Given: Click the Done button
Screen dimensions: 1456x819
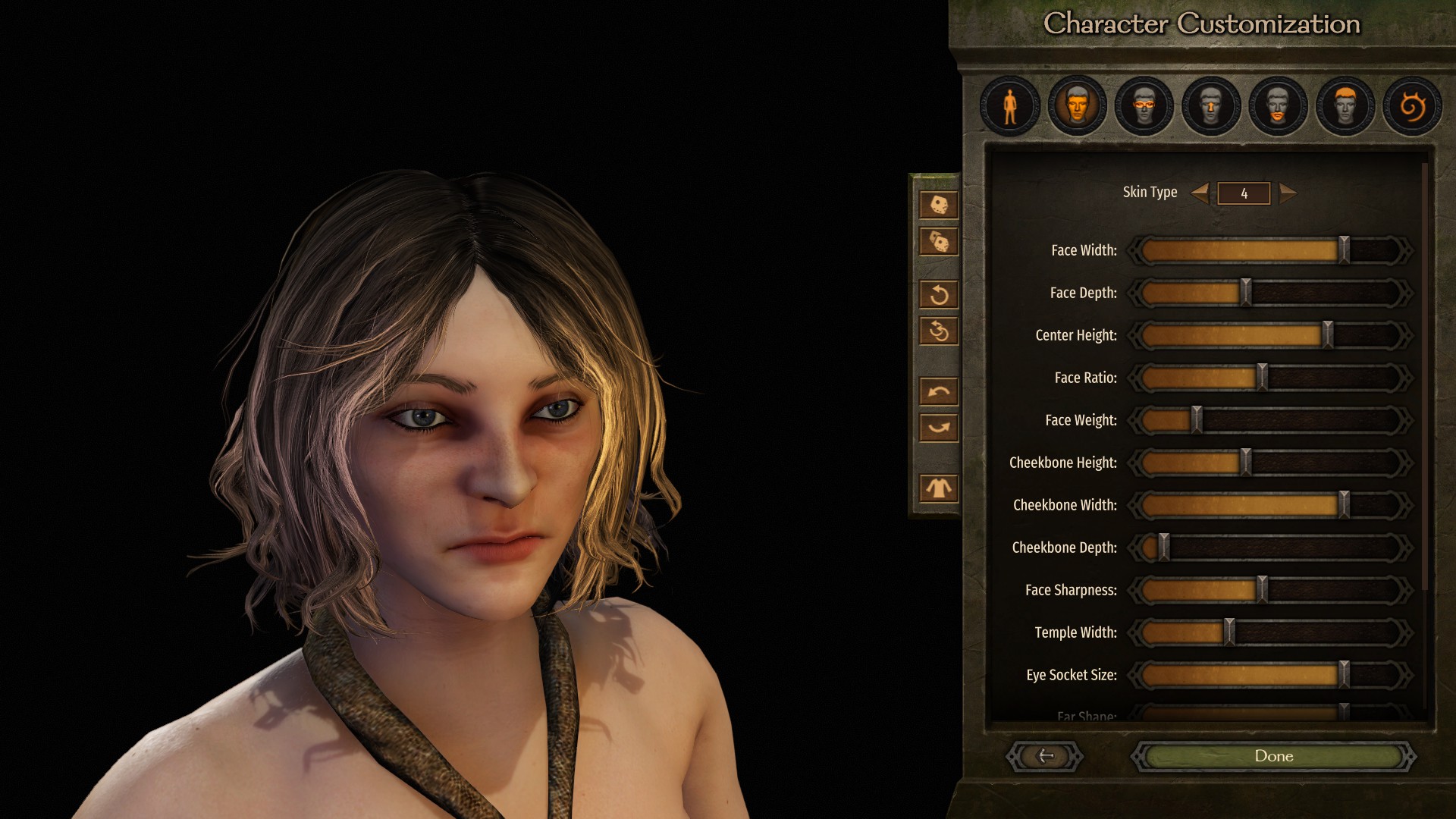Looking at the screenshot, I should click(1273, 756).
